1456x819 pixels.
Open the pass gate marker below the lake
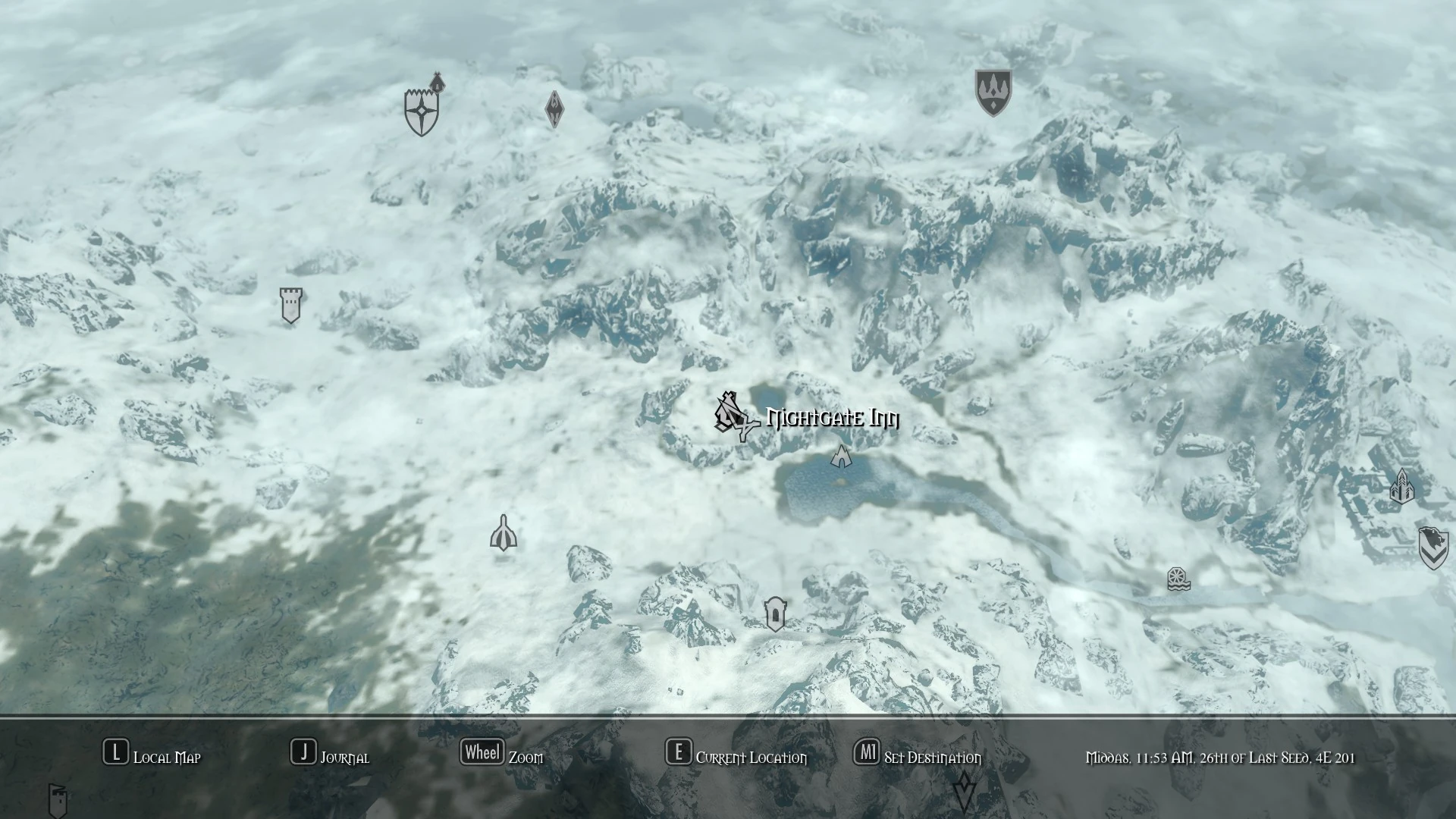(777, 613)
